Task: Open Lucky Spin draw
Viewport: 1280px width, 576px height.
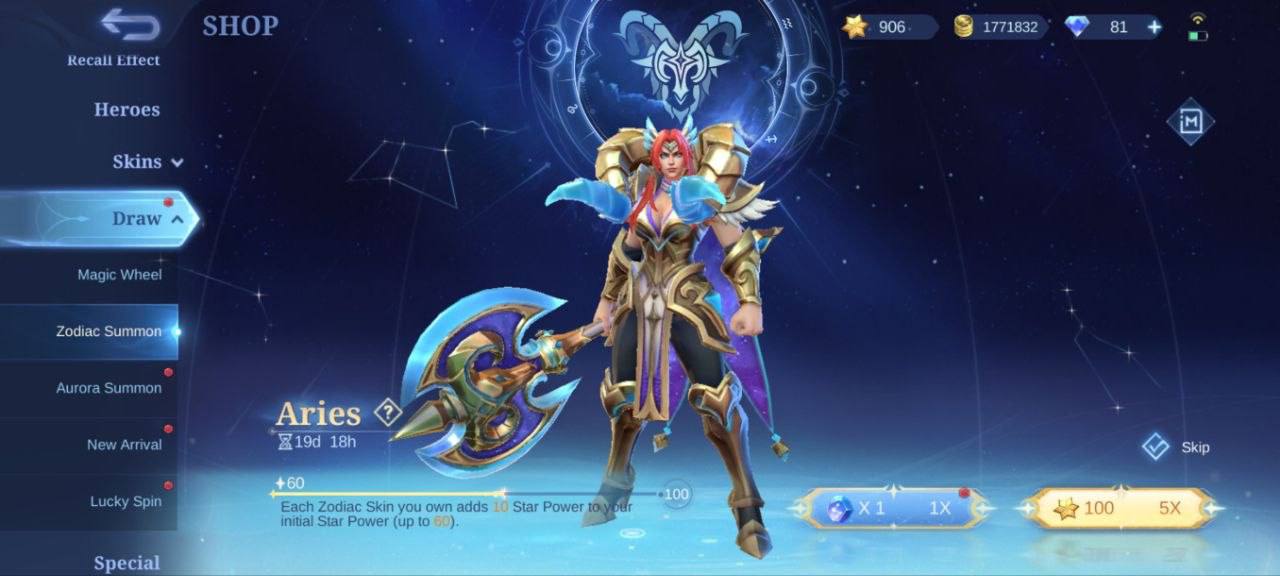Action: coord(125,501)
